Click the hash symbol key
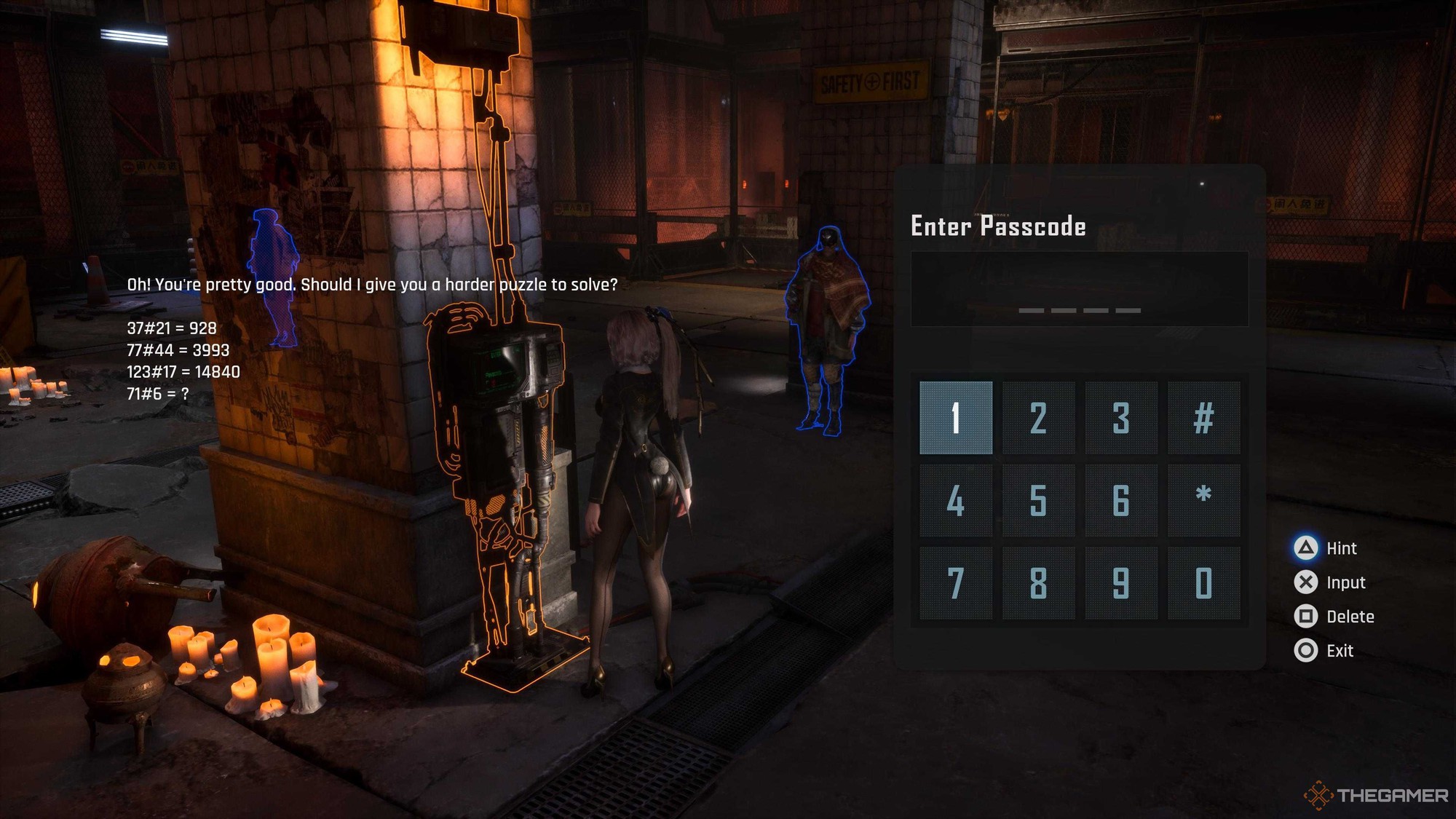Screen dimensions: 1456x819 [1203, 418]
